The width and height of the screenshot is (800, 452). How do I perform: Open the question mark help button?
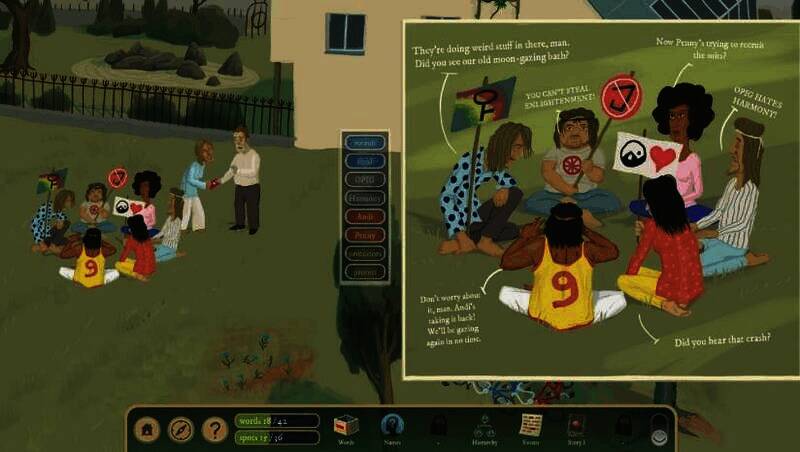[x=214, y=429]
